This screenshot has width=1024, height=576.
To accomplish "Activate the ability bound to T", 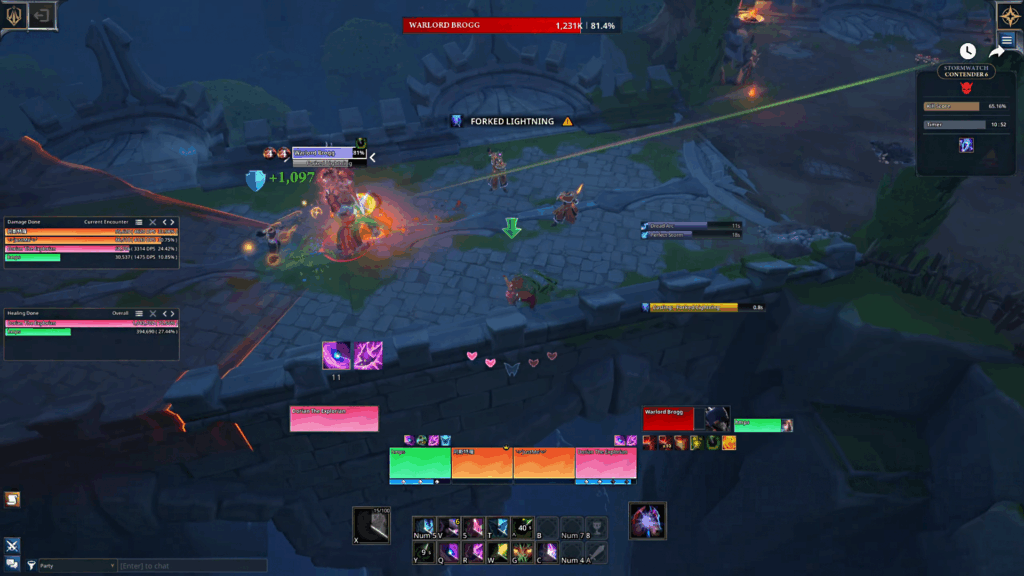I will click(x=498, y=527).
